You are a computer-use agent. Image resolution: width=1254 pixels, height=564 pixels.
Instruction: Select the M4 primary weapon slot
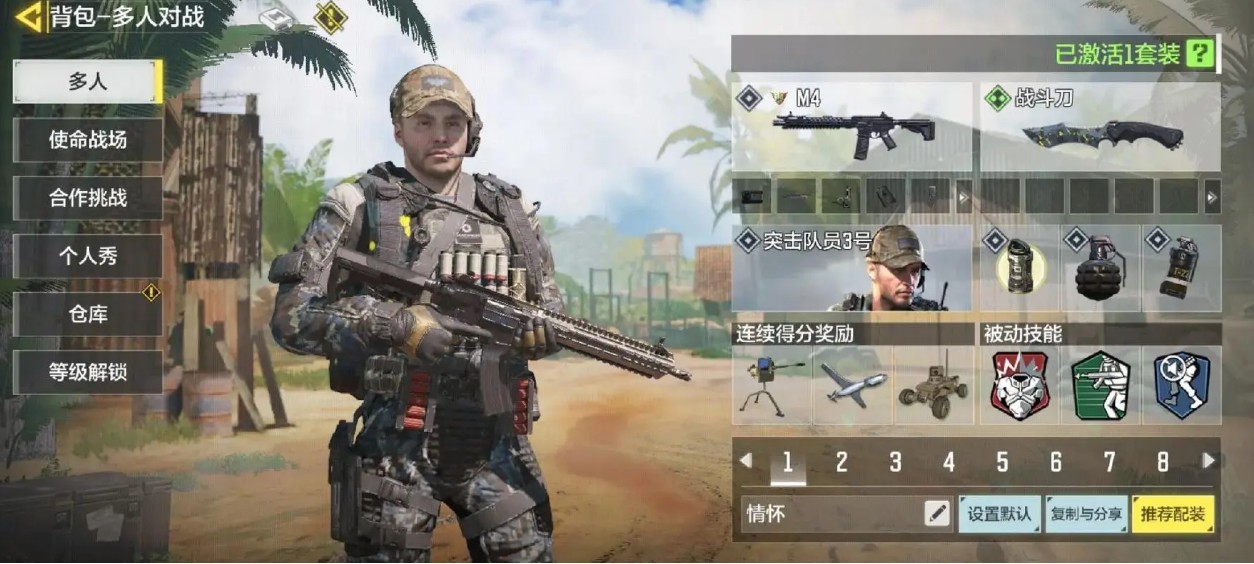coord(852,127)
